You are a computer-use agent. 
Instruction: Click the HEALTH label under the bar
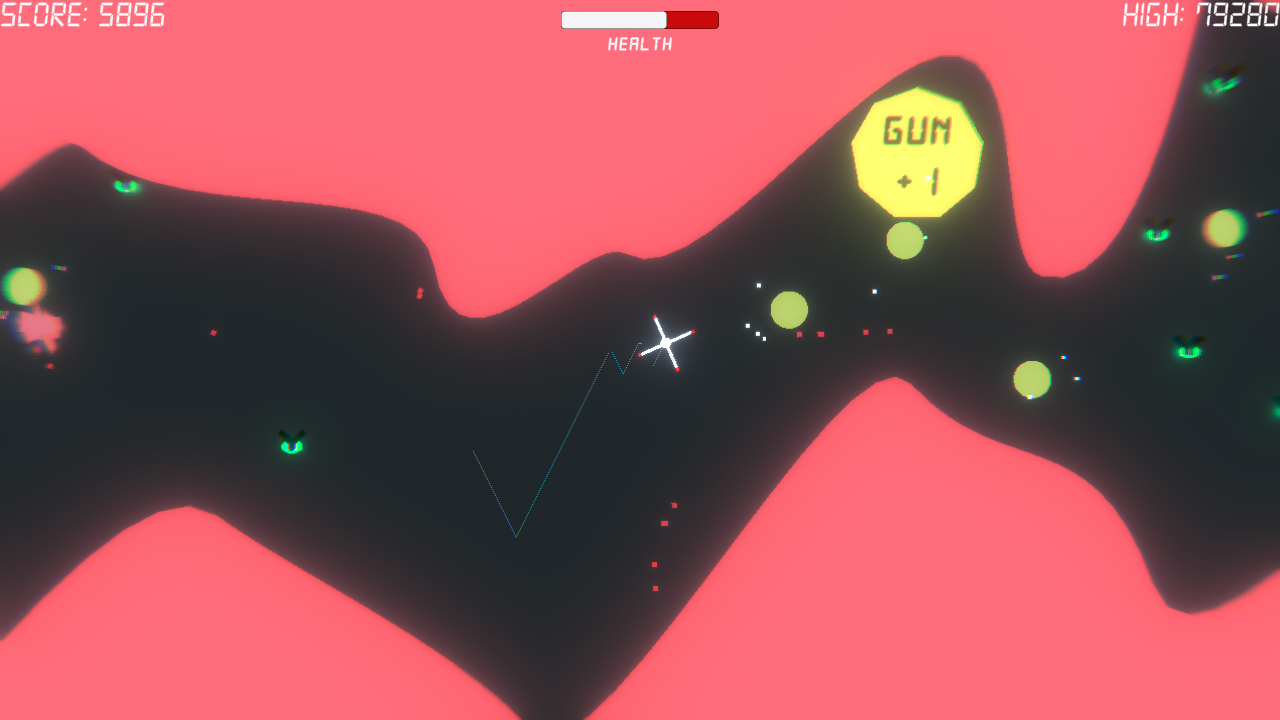pyautogui.click(x=640, y=43)
